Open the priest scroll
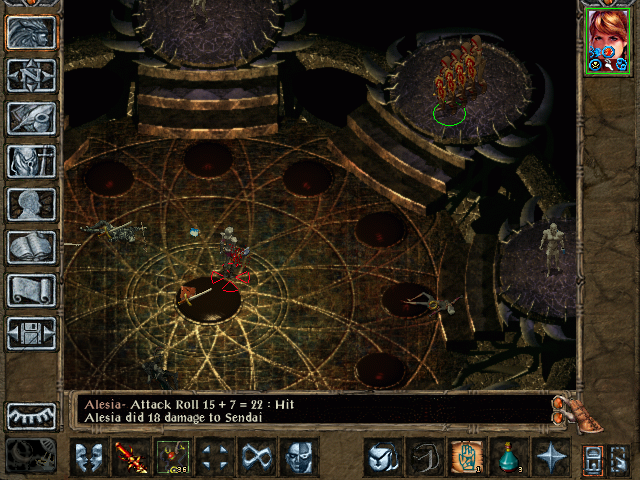 pos(32,290)
